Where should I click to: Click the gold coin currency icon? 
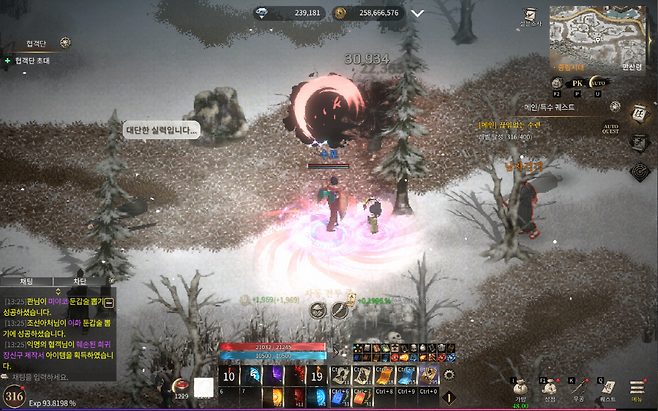tap(340, 13)
